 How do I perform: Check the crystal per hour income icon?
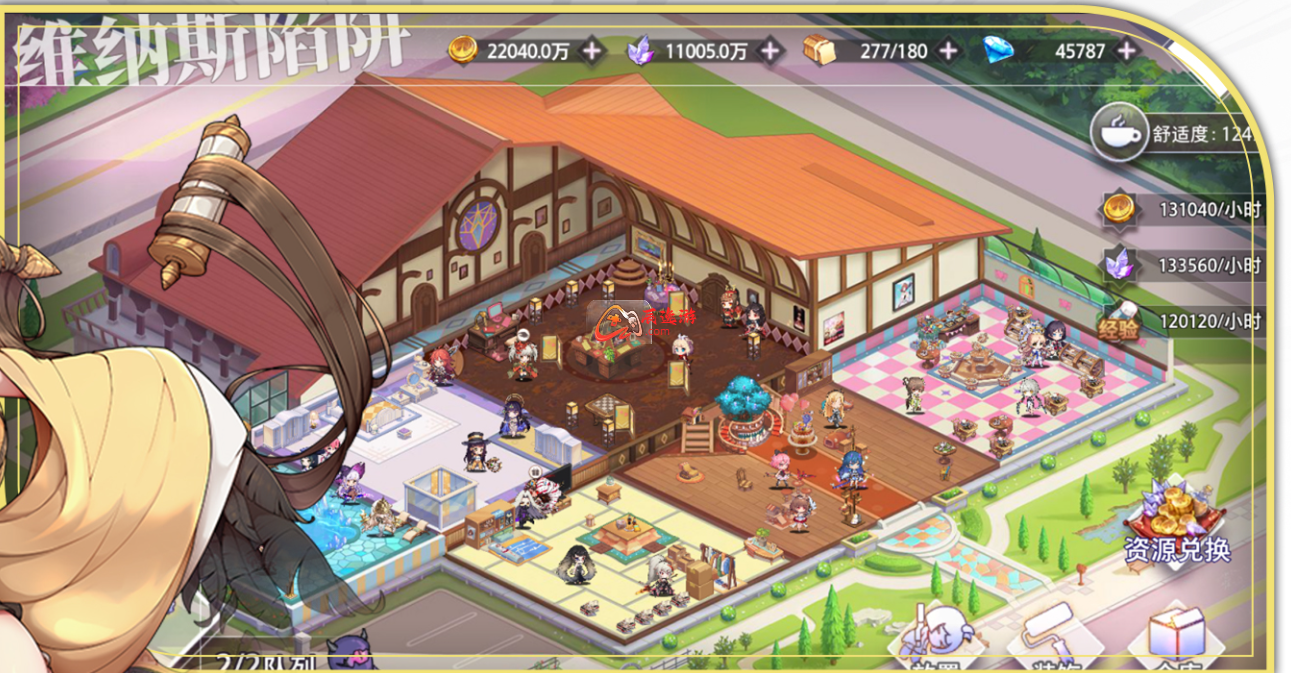(x=1119, y=265)
